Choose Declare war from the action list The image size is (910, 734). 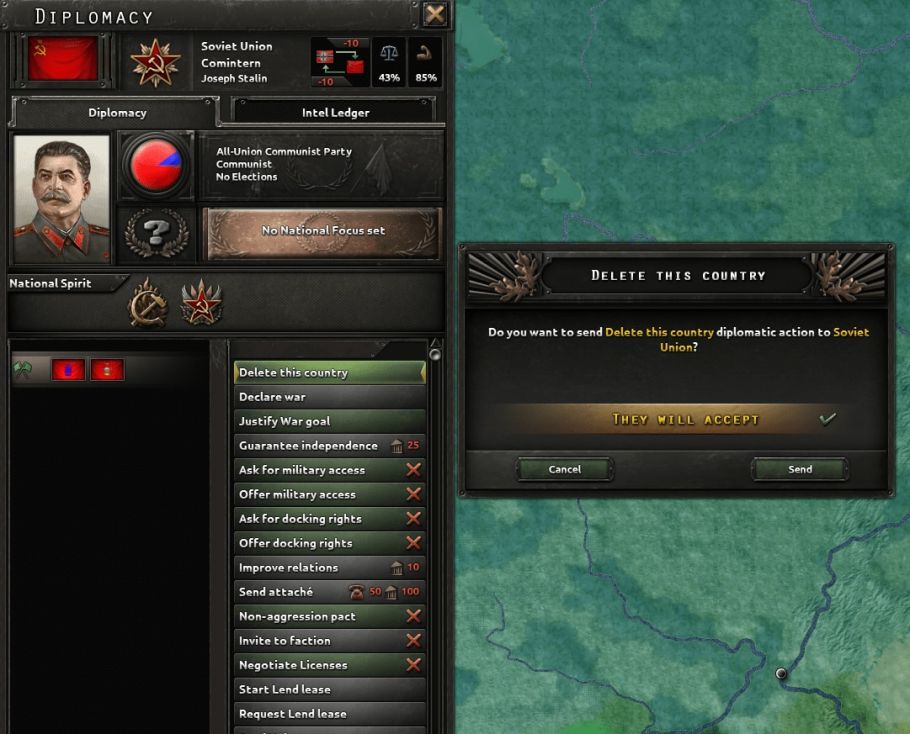coord(329,397)
